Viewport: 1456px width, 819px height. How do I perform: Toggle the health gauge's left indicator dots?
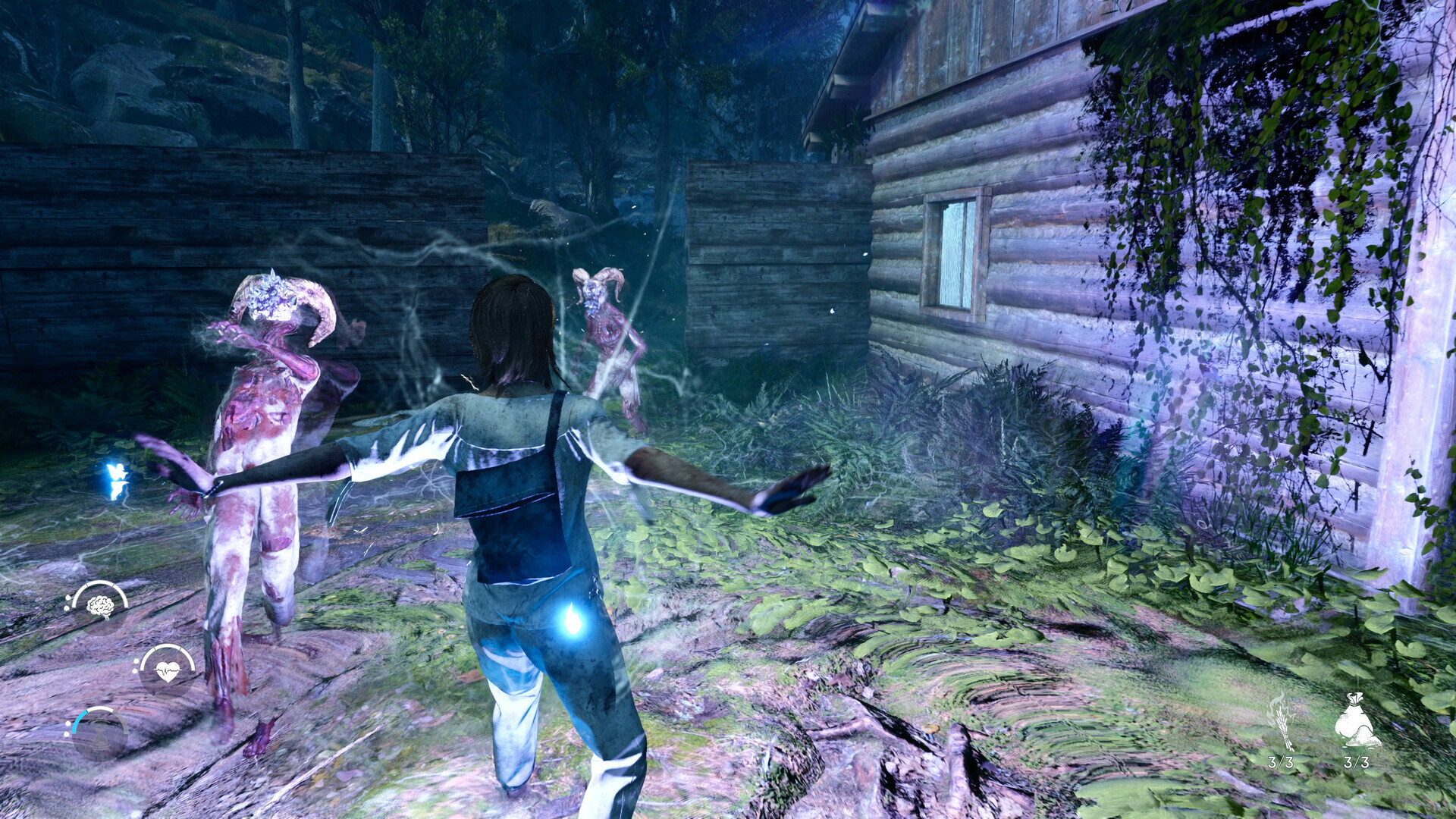(136, 664)
